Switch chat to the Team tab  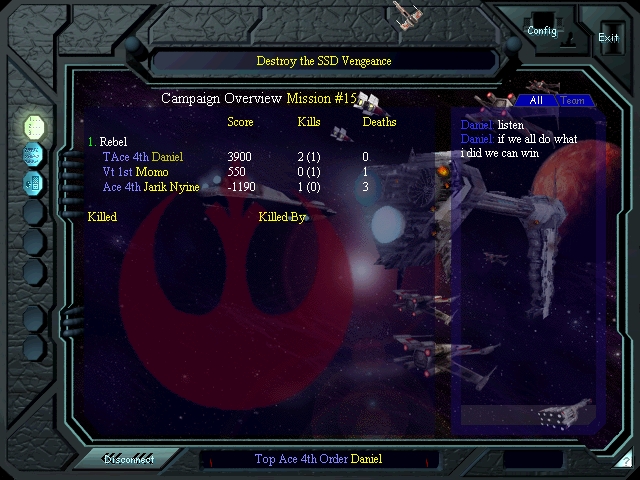[572, 101]
